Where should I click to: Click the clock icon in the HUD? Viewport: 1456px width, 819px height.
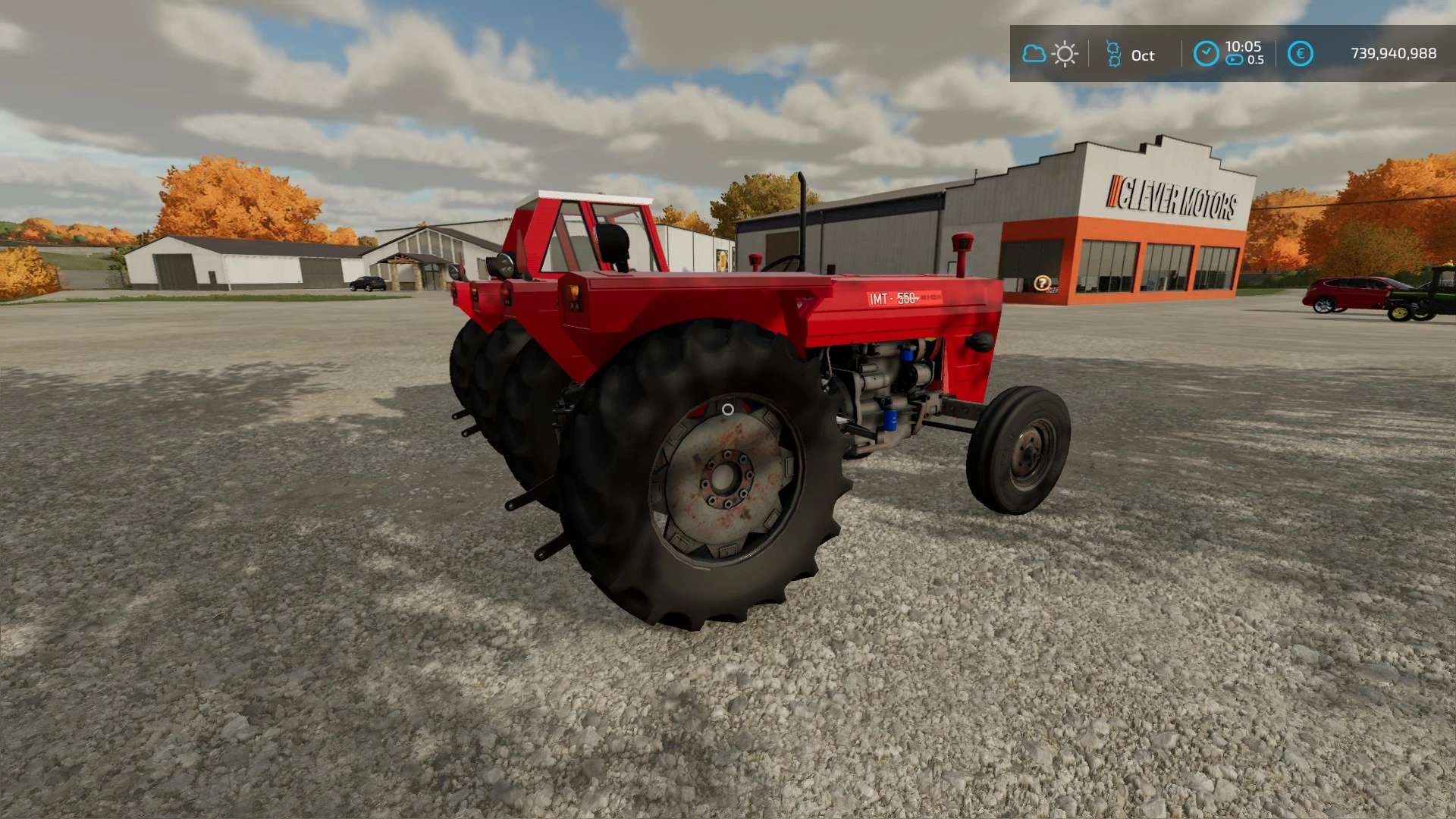click(1206, 54)
